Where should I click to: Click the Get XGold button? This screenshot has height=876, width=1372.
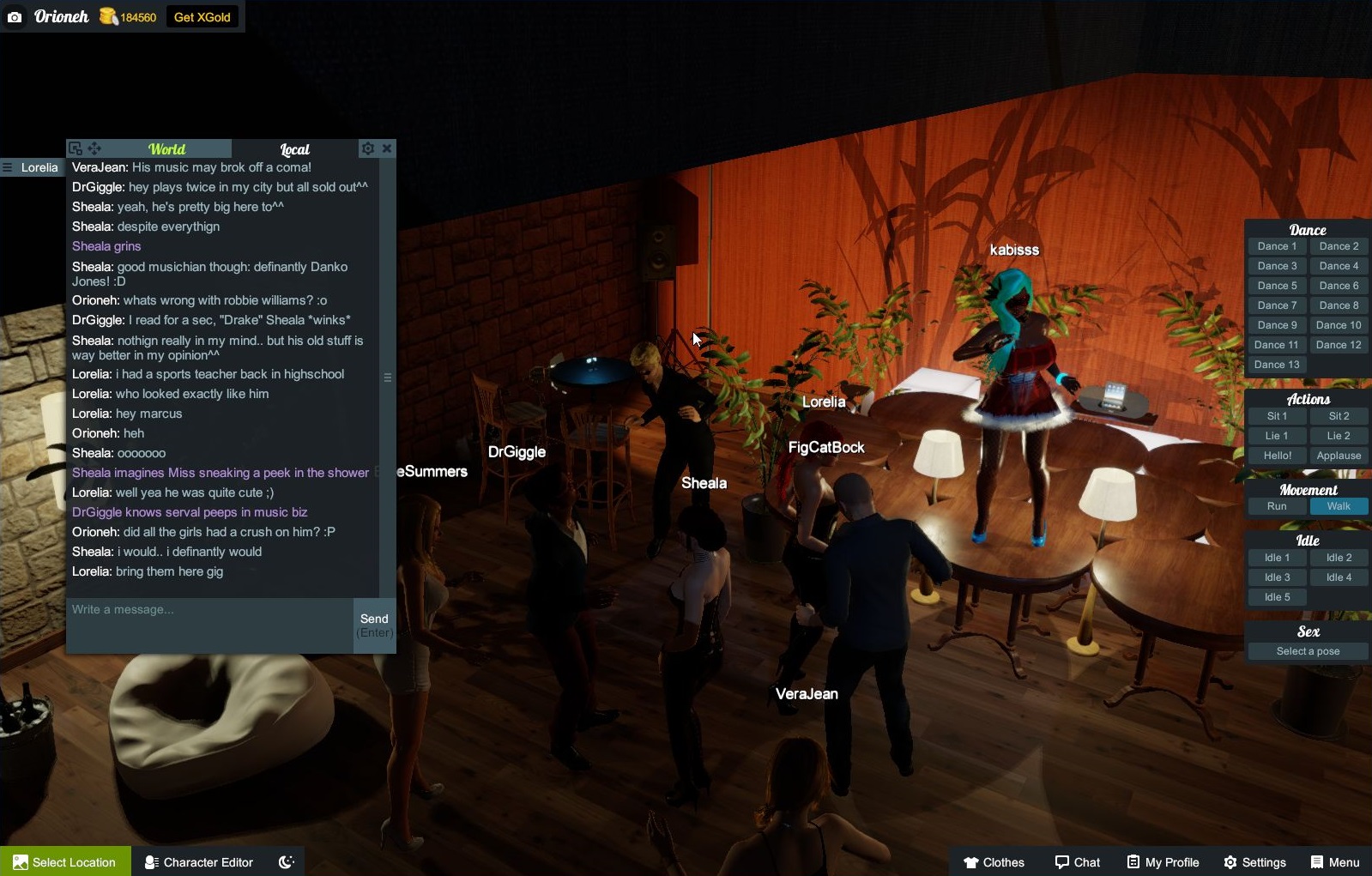(x=202, y=16)
